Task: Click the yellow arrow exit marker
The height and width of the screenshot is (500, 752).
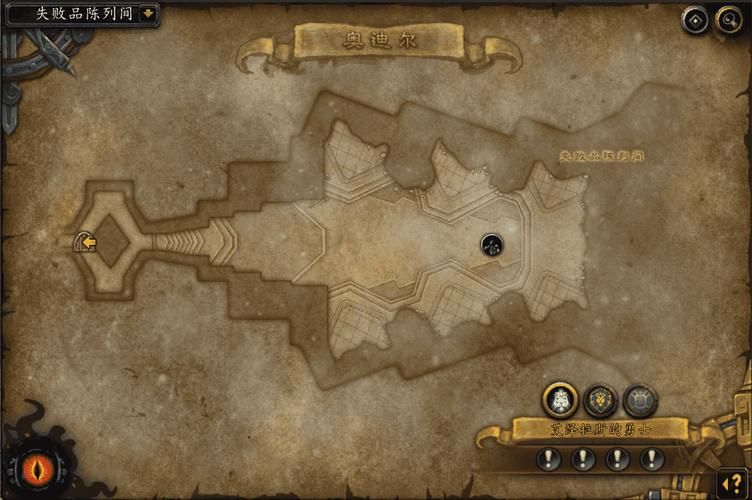Action: tap(86, 241)
